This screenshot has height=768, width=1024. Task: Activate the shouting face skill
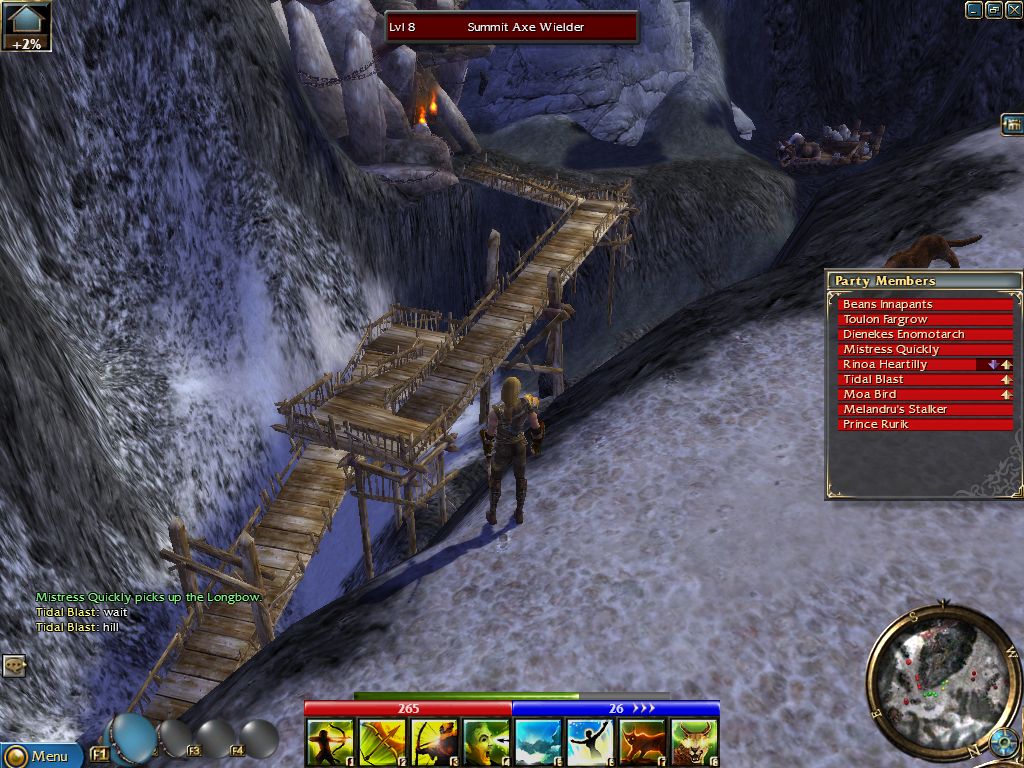pyautogui.click(x=486, y=742)
